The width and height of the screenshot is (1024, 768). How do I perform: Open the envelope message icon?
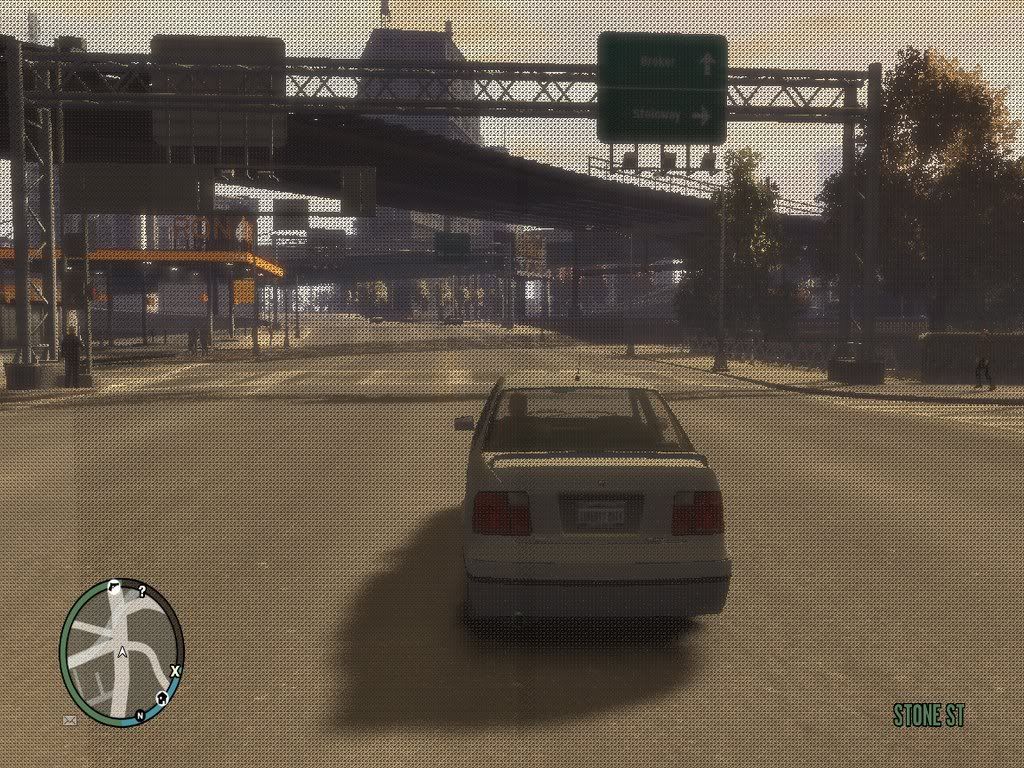pos(70,719)
